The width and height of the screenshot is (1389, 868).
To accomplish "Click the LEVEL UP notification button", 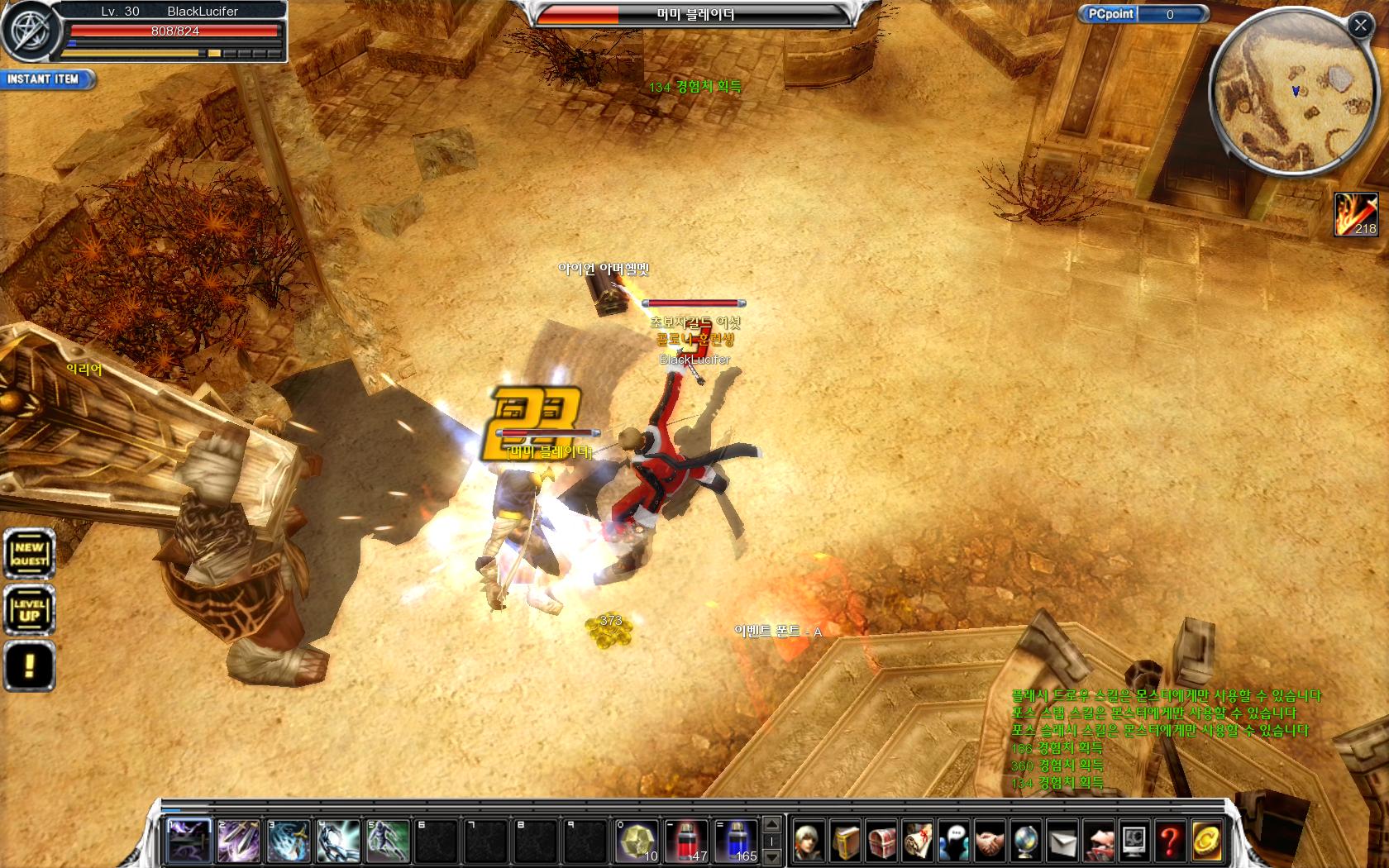I will tap(30, 610).
